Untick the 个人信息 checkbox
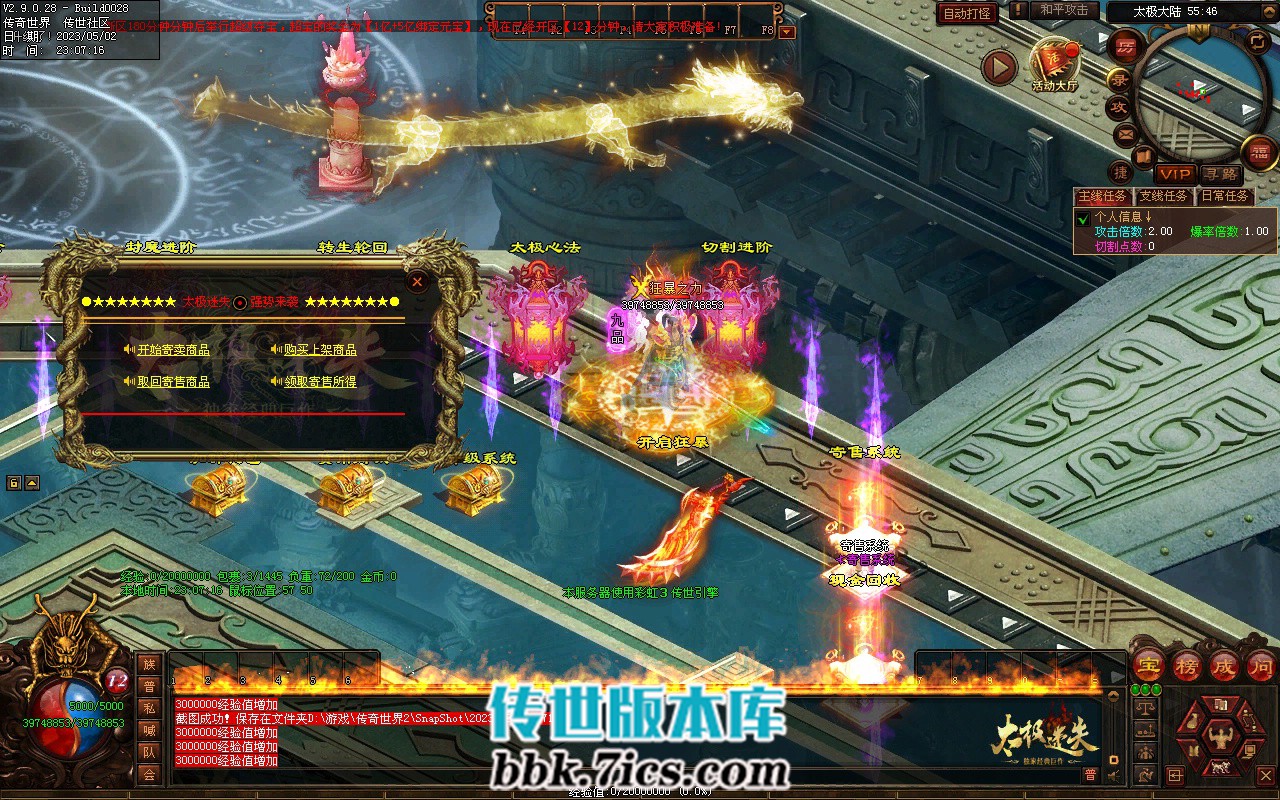 tap(1083, 218)
